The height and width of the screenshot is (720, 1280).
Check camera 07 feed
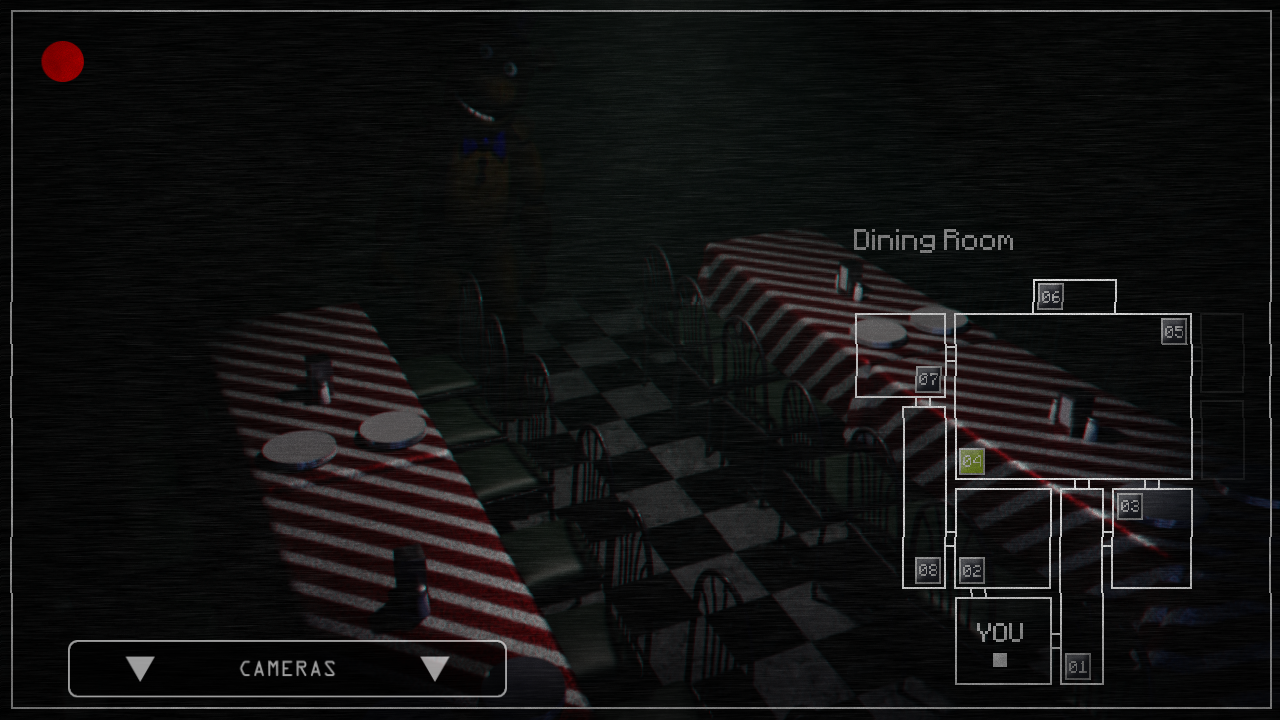coord(928,378)
